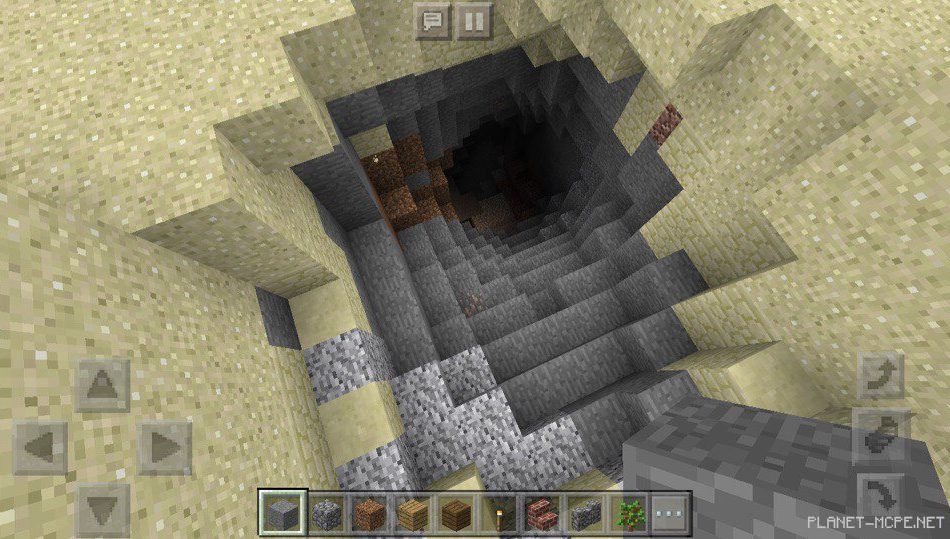
Task: Fly upward with the ascend button
Action: click(883, 376)
